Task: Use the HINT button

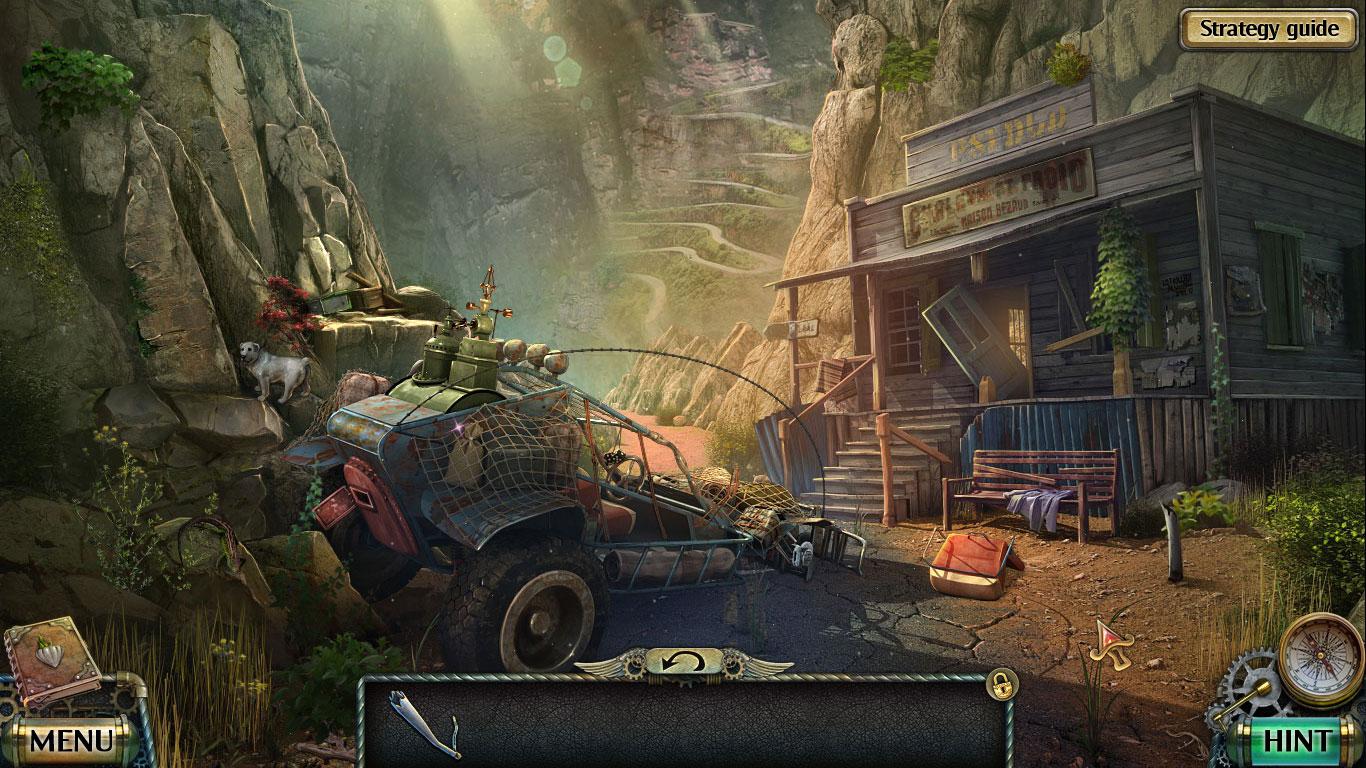Action: pos(1297,740)
